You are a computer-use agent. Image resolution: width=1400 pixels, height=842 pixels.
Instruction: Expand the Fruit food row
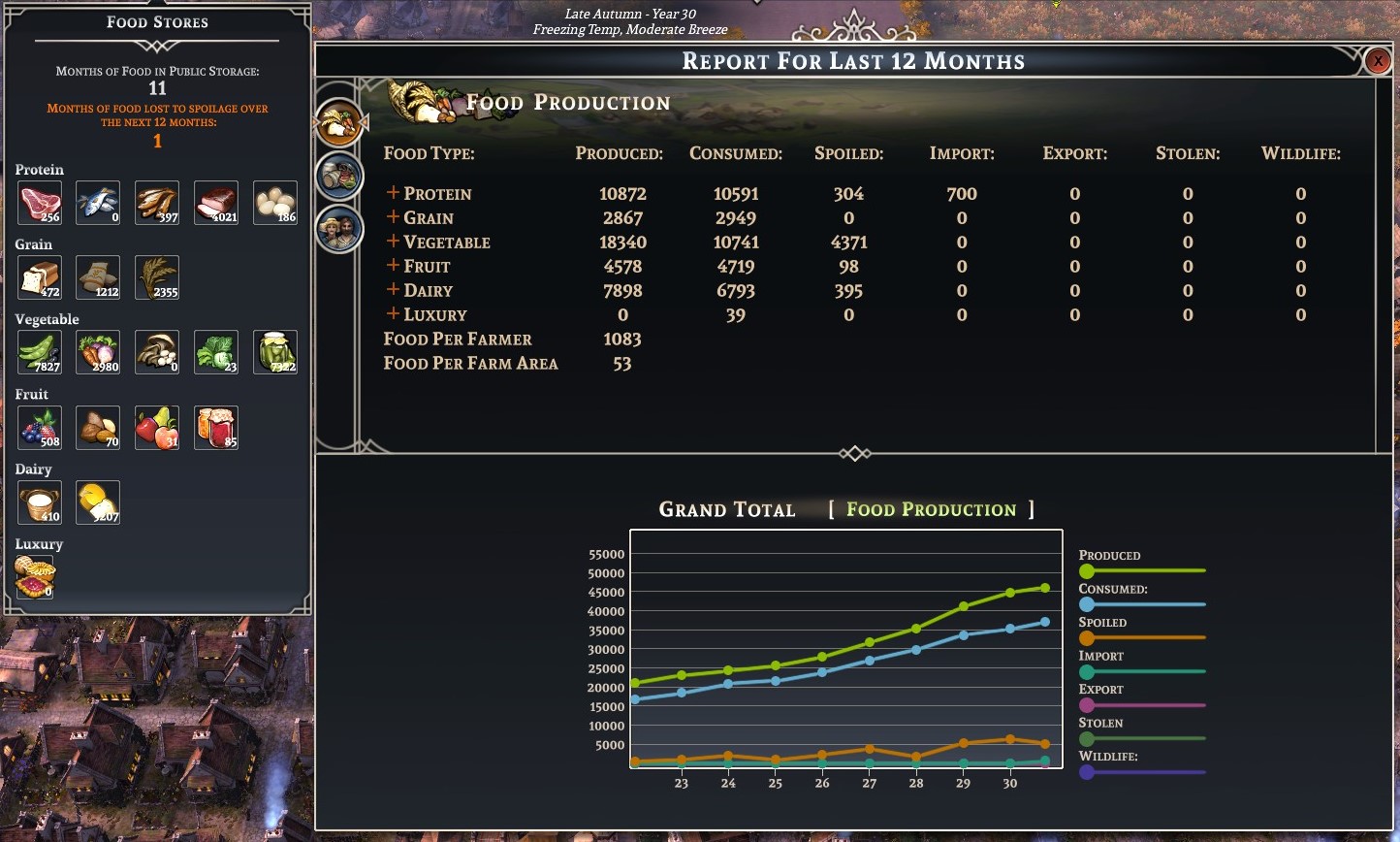pyautogui.click(x=393, y=266)
